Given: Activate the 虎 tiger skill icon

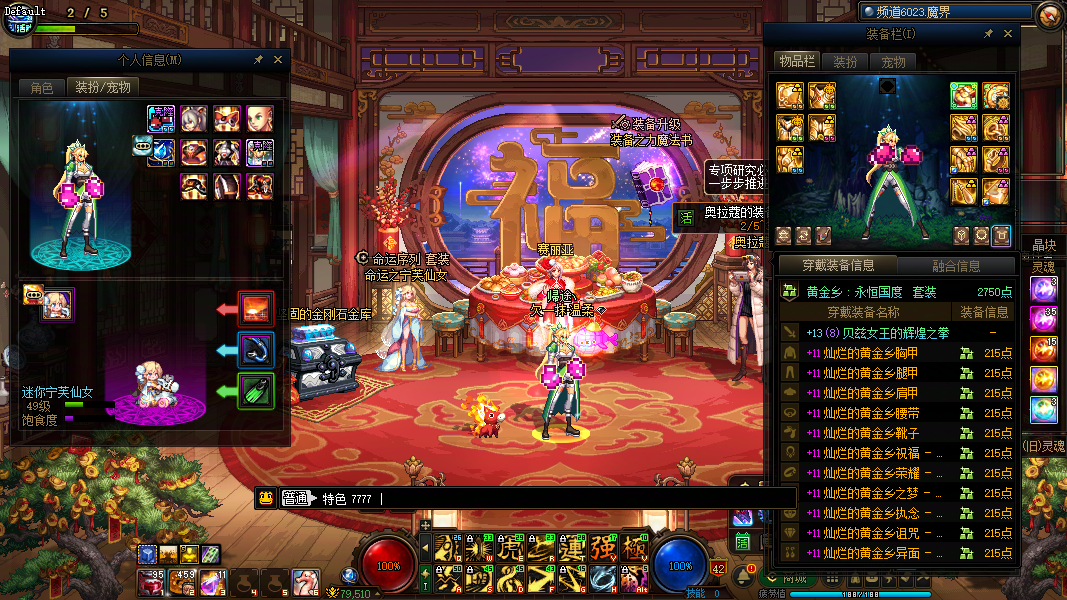Looking at the screenshot, I should click(509, 548).
